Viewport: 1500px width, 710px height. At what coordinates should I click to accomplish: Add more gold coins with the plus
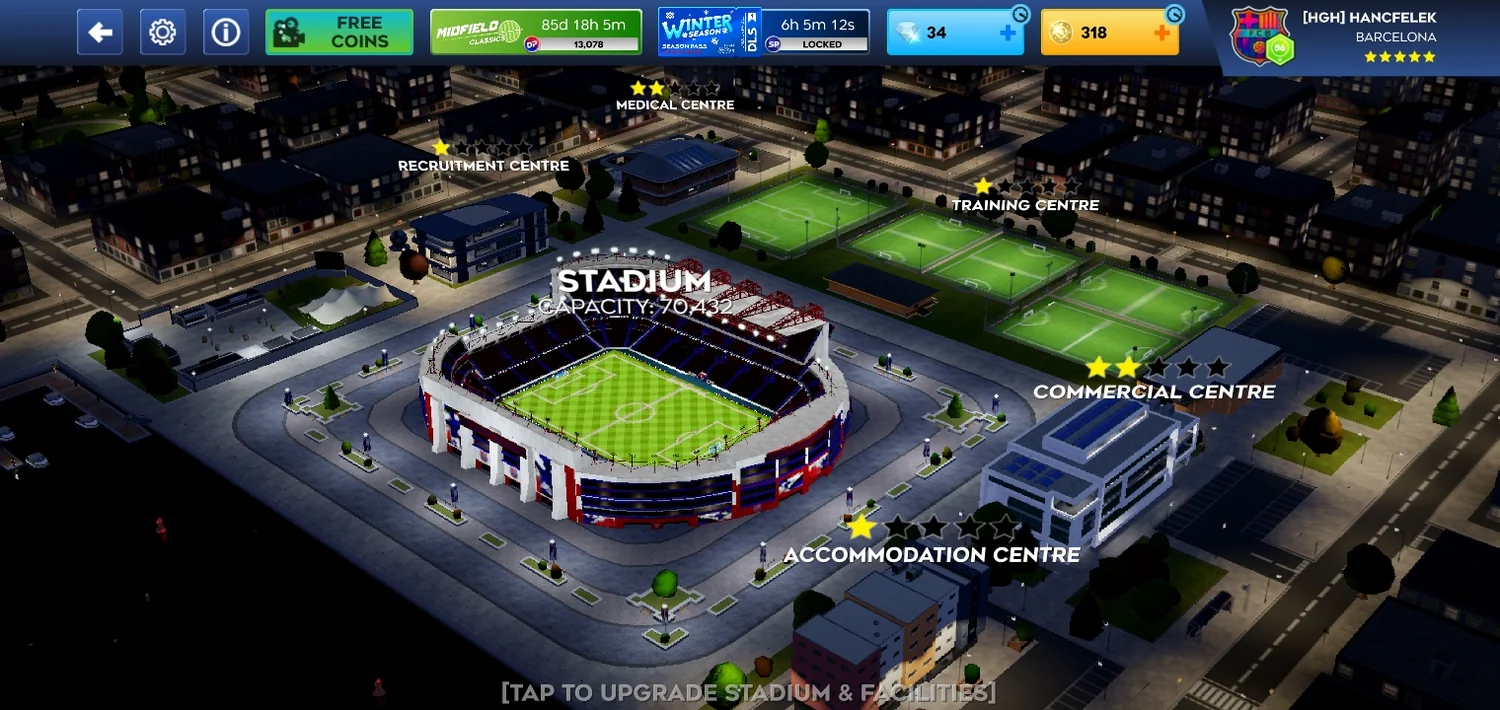[x=1162, y=33]
